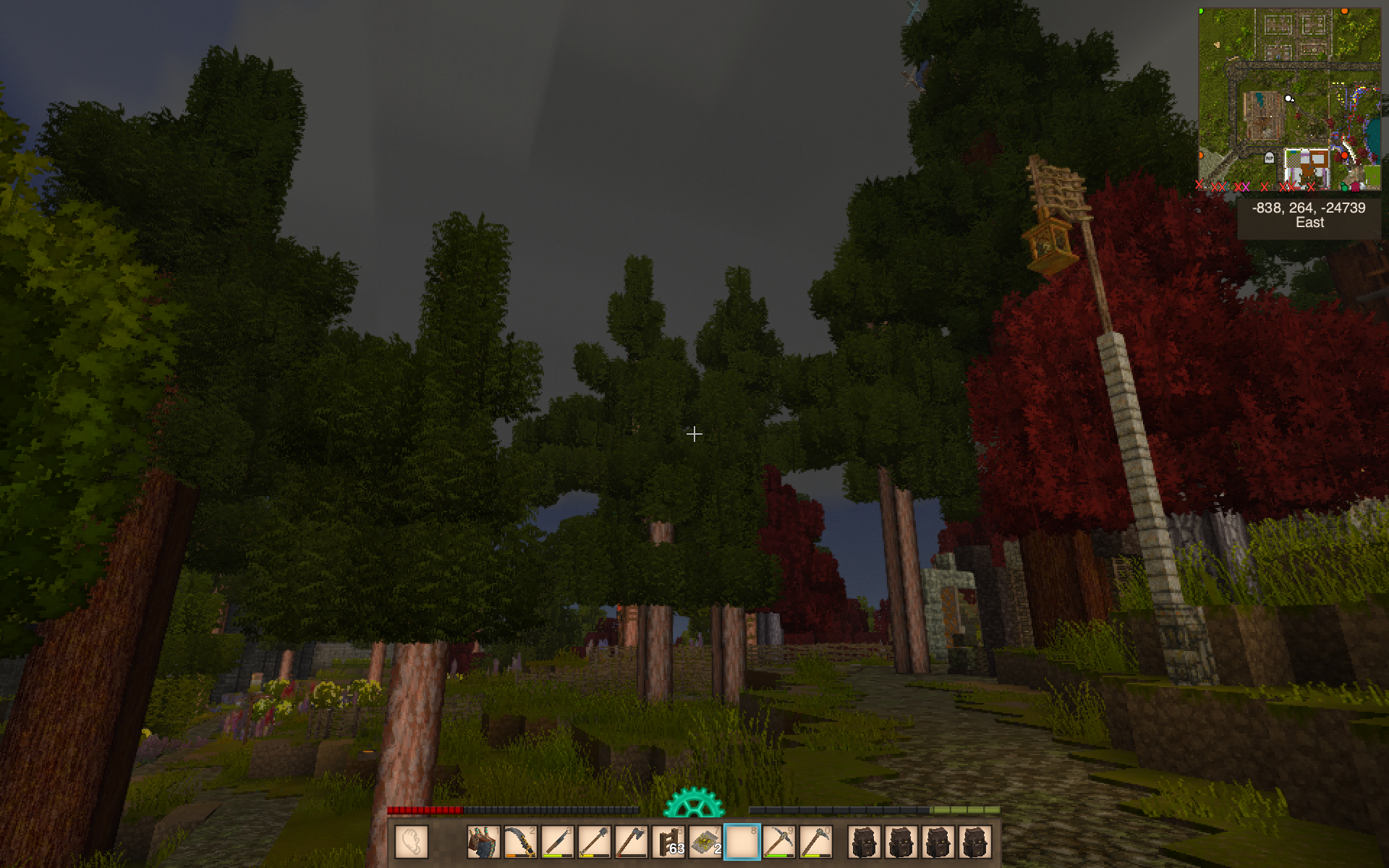Choose the mechanical item in hotbar slot 1
Viewport: 1389px width, 868px height.
point(483,842)
